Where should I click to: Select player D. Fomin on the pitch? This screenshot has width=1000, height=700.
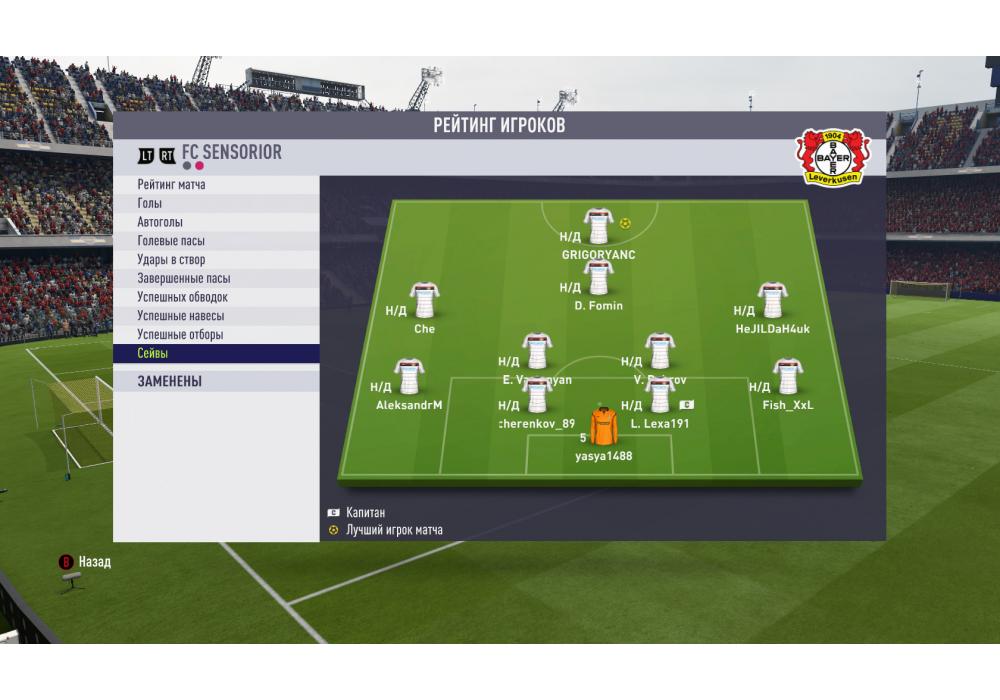(598, 278)
